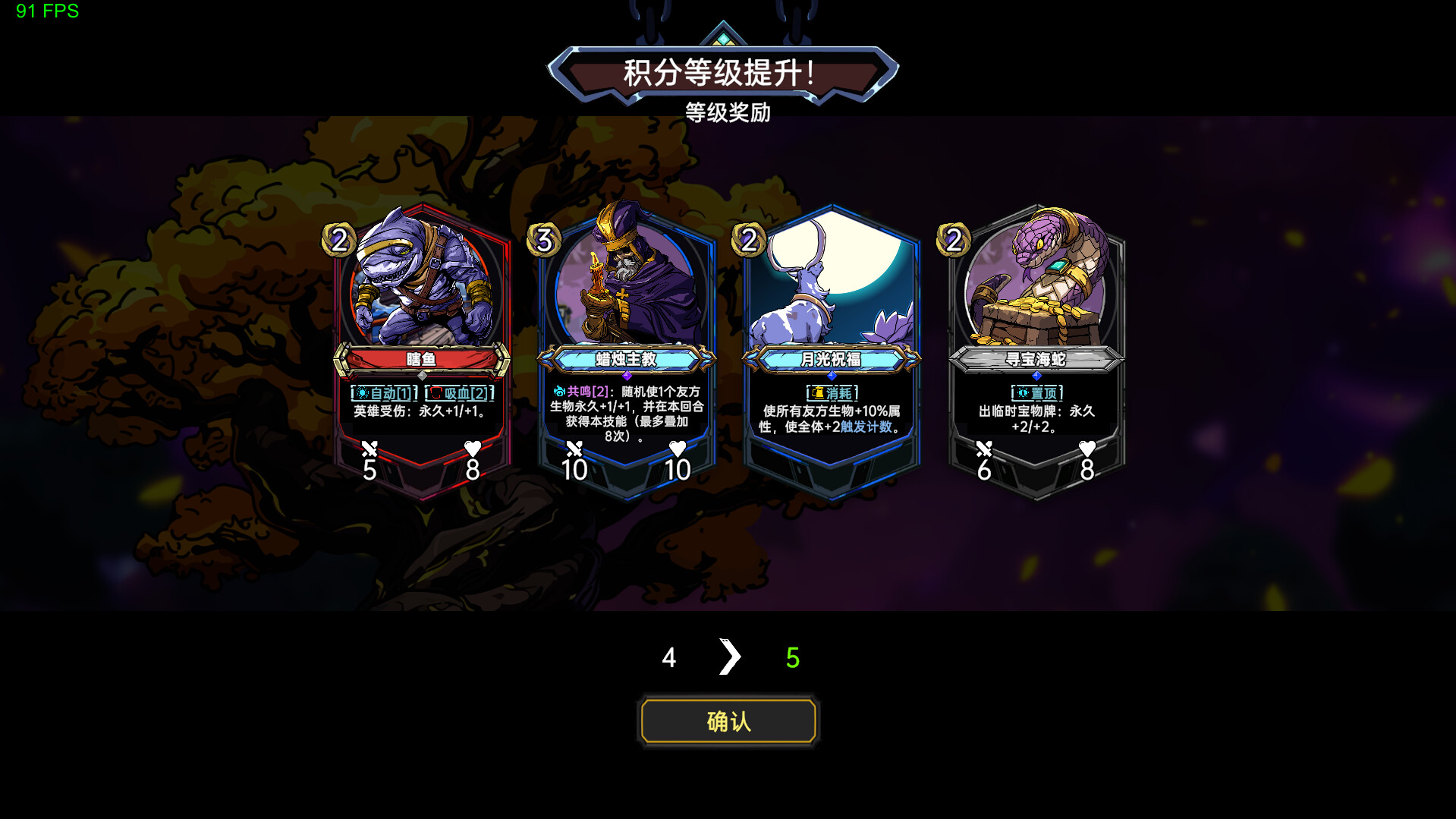The width and height of the screenshot is (1456, 819).
Task: Click the heart health icon on 寻宝海蛇
Action: (1086, 449)
